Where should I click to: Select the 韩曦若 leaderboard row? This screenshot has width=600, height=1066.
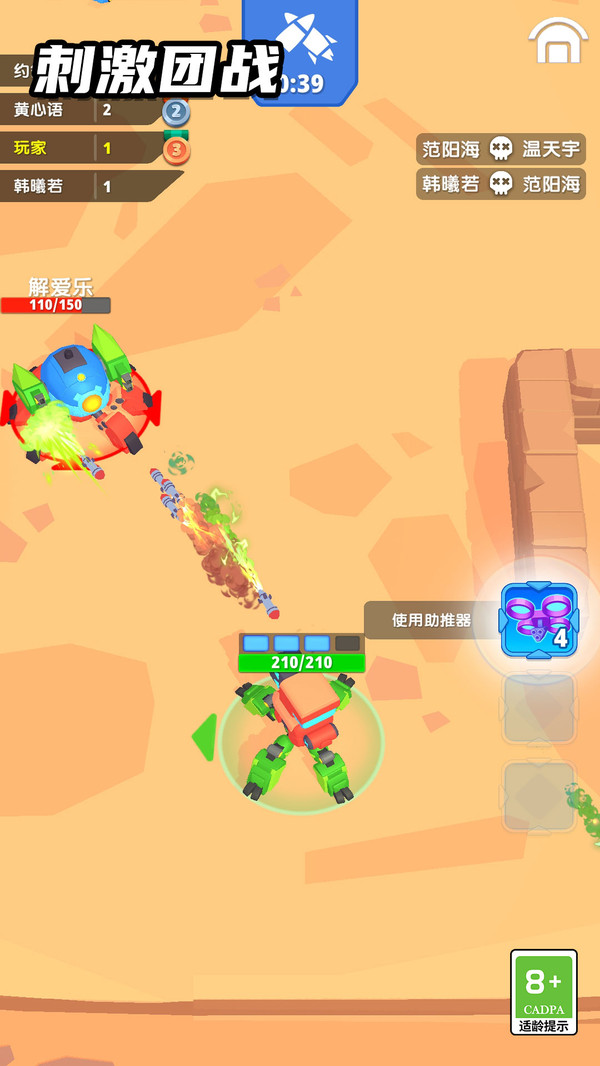tap(85, 186)
